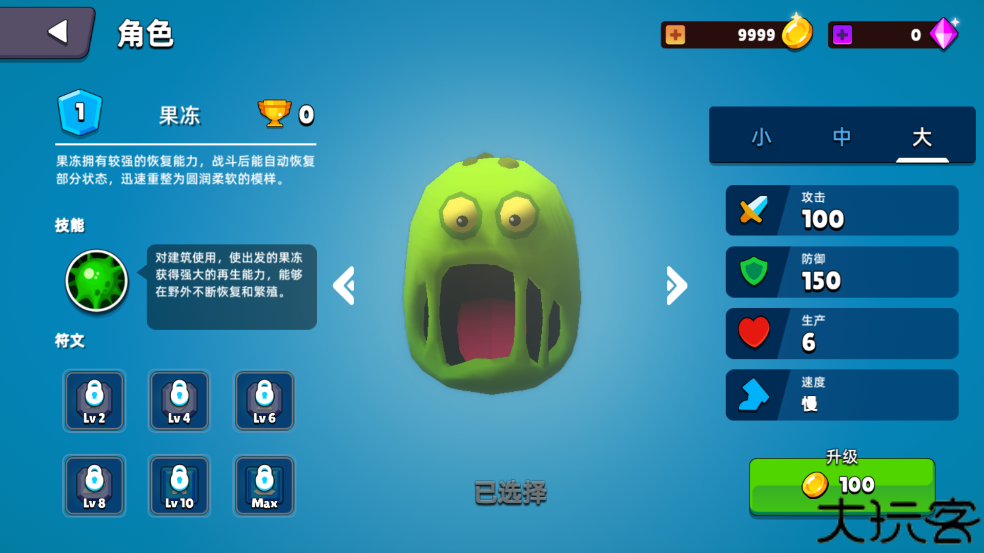
Task: Switch to the 中 size tab
Action: [842, 137]
